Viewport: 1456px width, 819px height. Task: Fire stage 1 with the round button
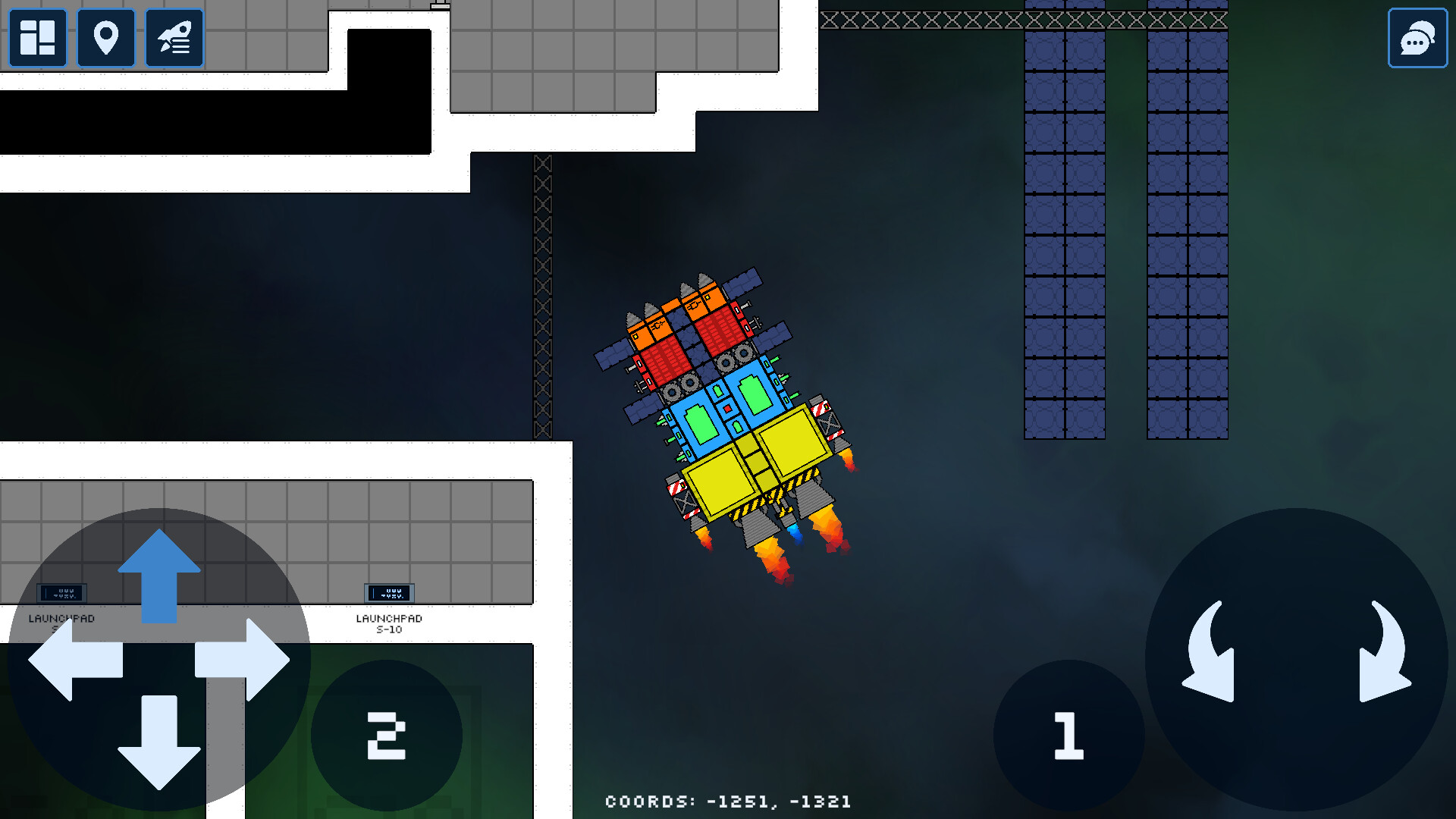coord(1068,733)
